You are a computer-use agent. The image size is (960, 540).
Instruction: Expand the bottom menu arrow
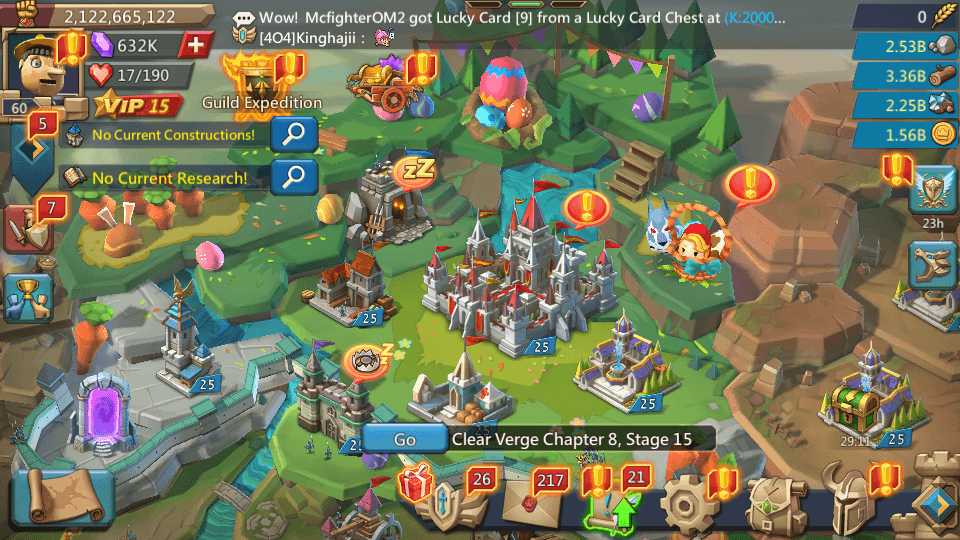click(936, 504)
